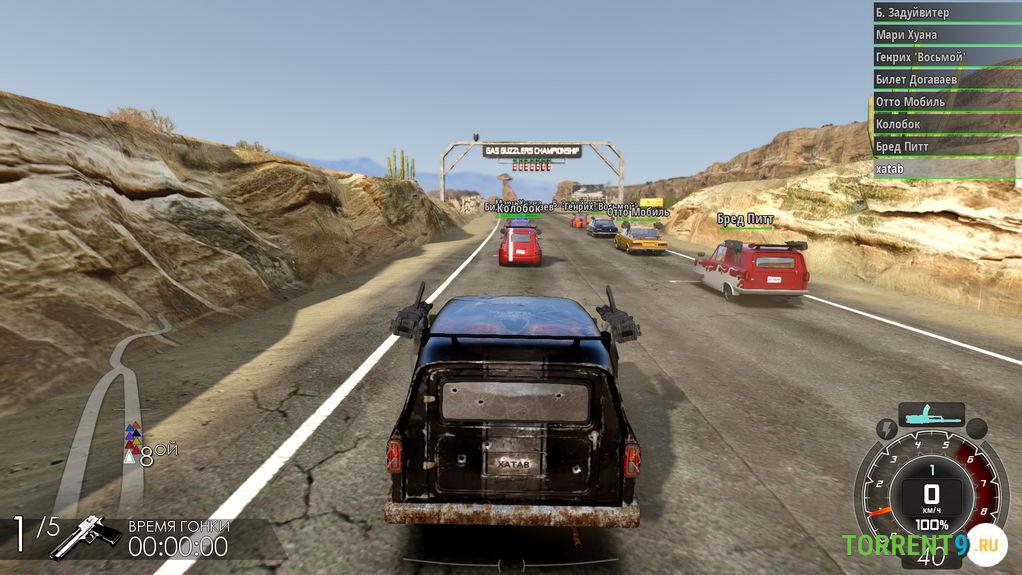Select the pistol weapon icon
1022x575 pixels.
[86, 537]
